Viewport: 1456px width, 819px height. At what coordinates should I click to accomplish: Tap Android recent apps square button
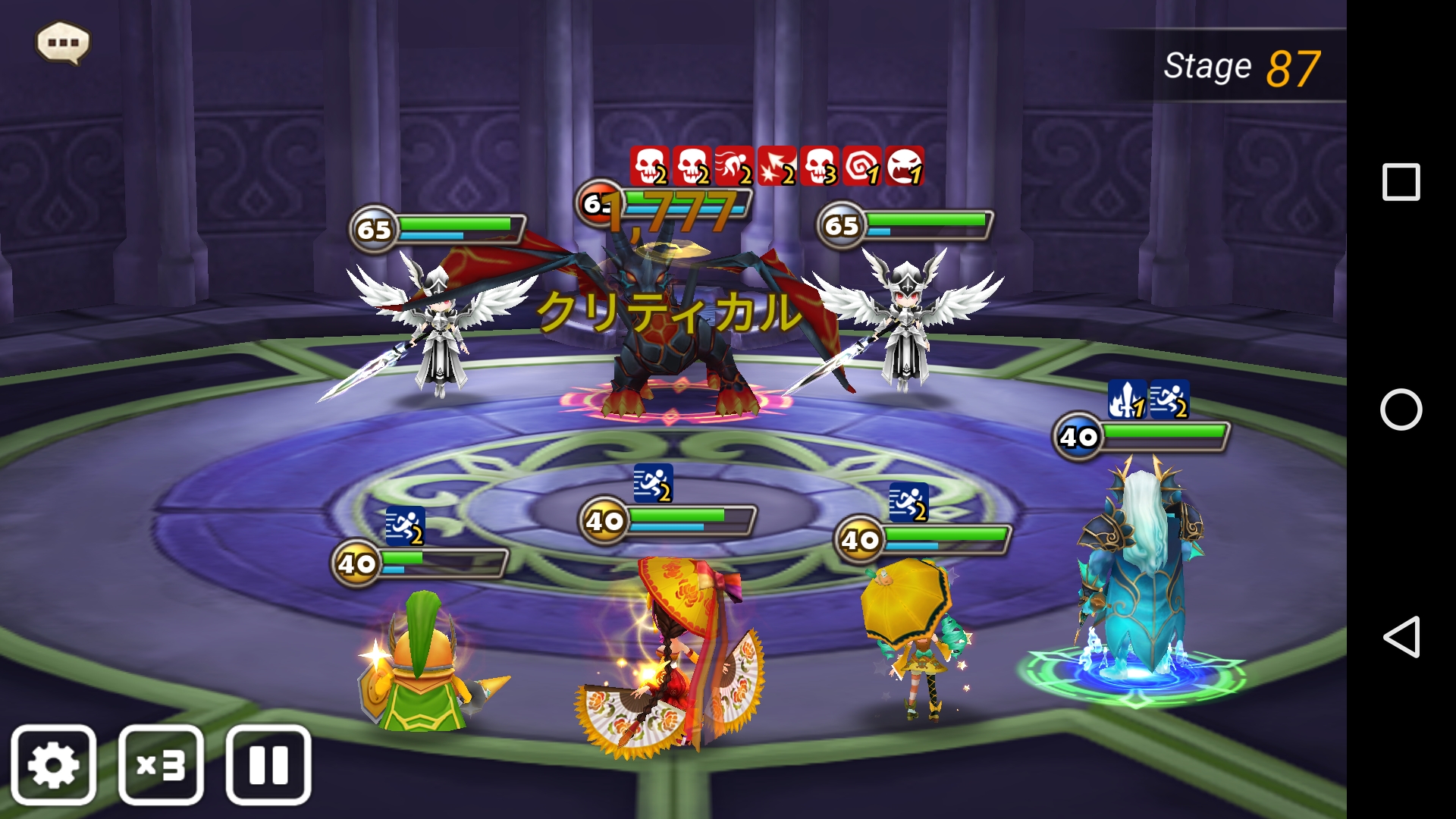click(1401, 182)
